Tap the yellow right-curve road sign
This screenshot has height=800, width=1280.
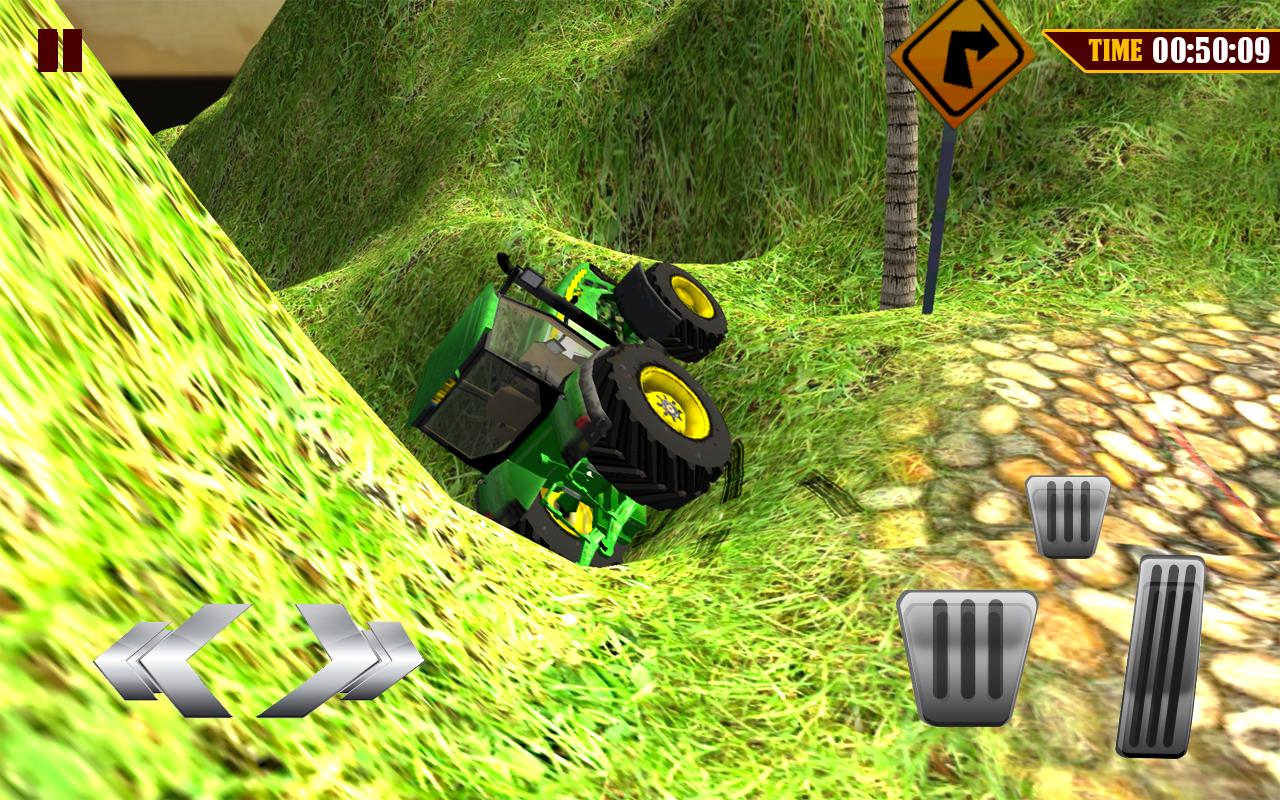pos(958,62)
